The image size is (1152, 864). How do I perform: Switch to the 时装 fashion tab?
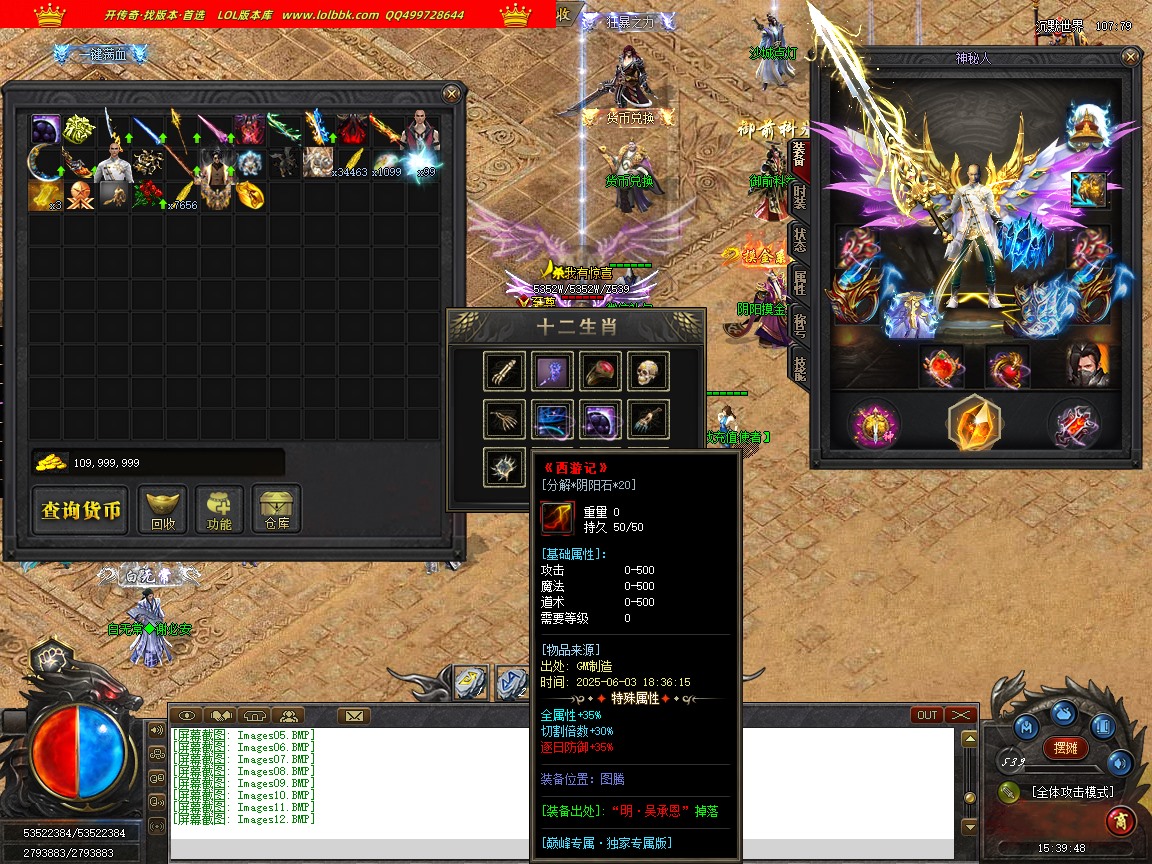pyautogui.click(x=799, y=197)
